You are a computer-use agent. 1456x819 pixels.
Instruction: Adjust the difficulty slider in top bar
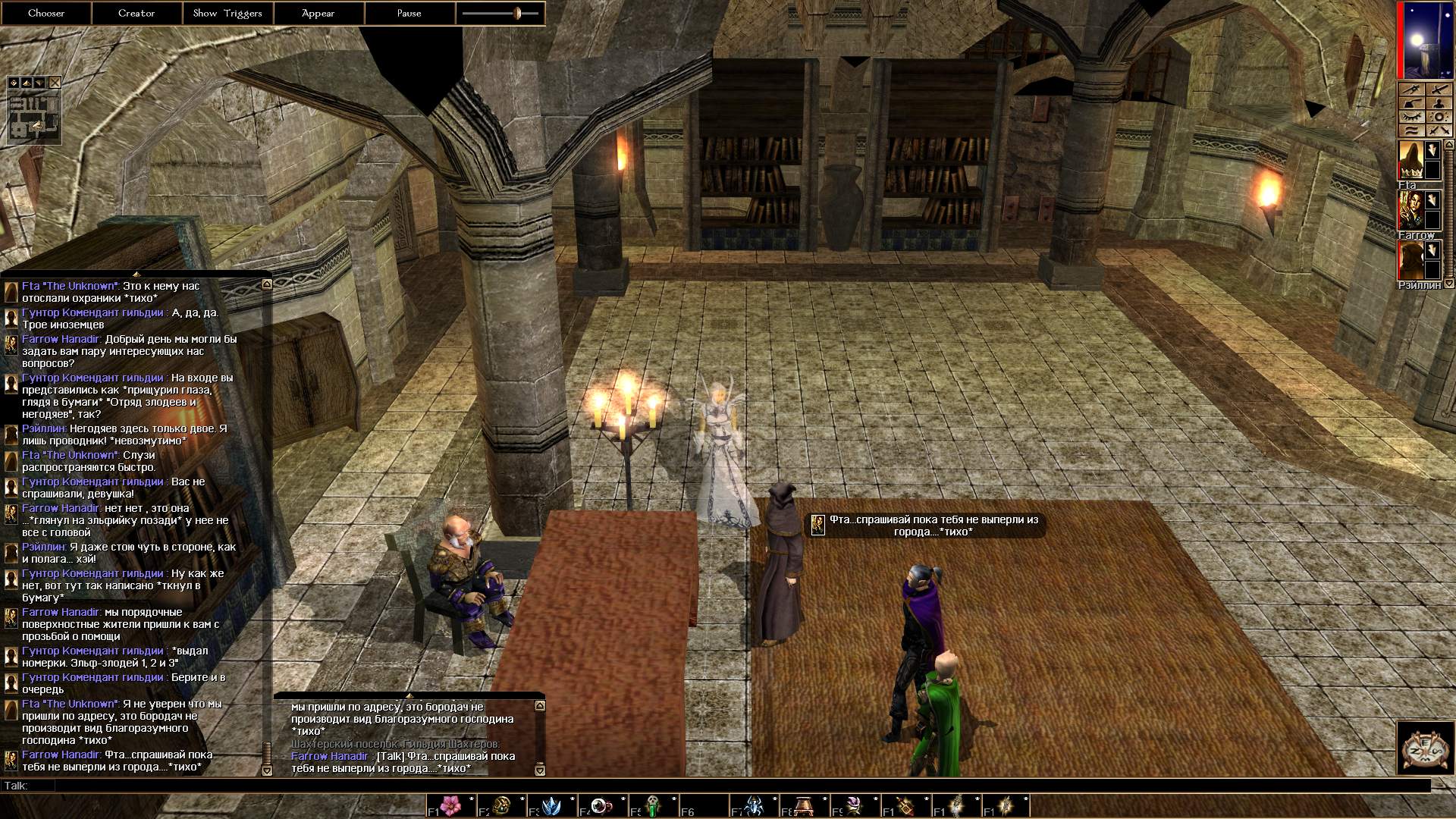pyautogui.click(x=517, y=13)
